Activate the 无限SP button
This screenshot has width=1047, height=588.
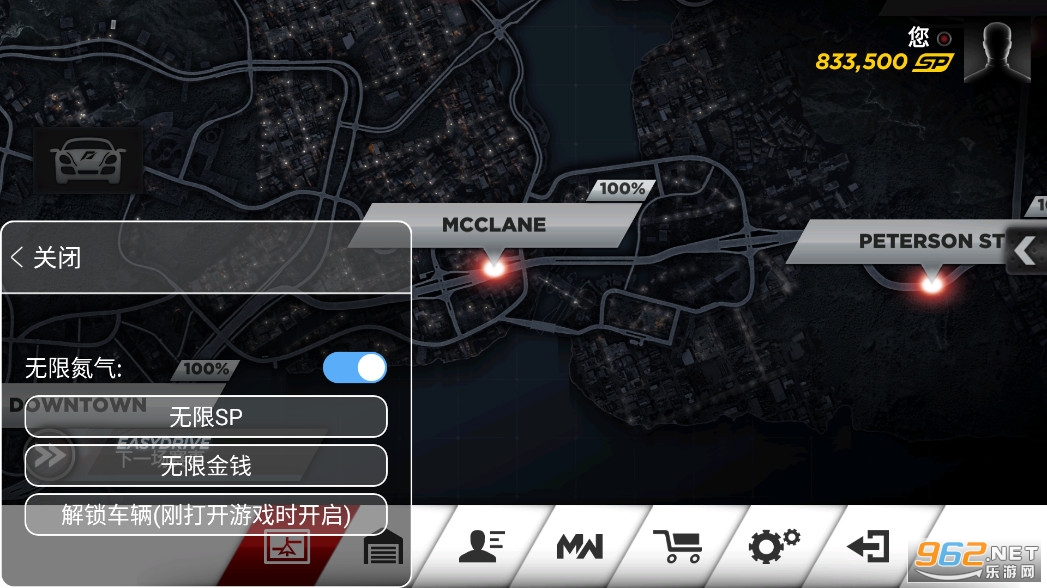point(206,417)
